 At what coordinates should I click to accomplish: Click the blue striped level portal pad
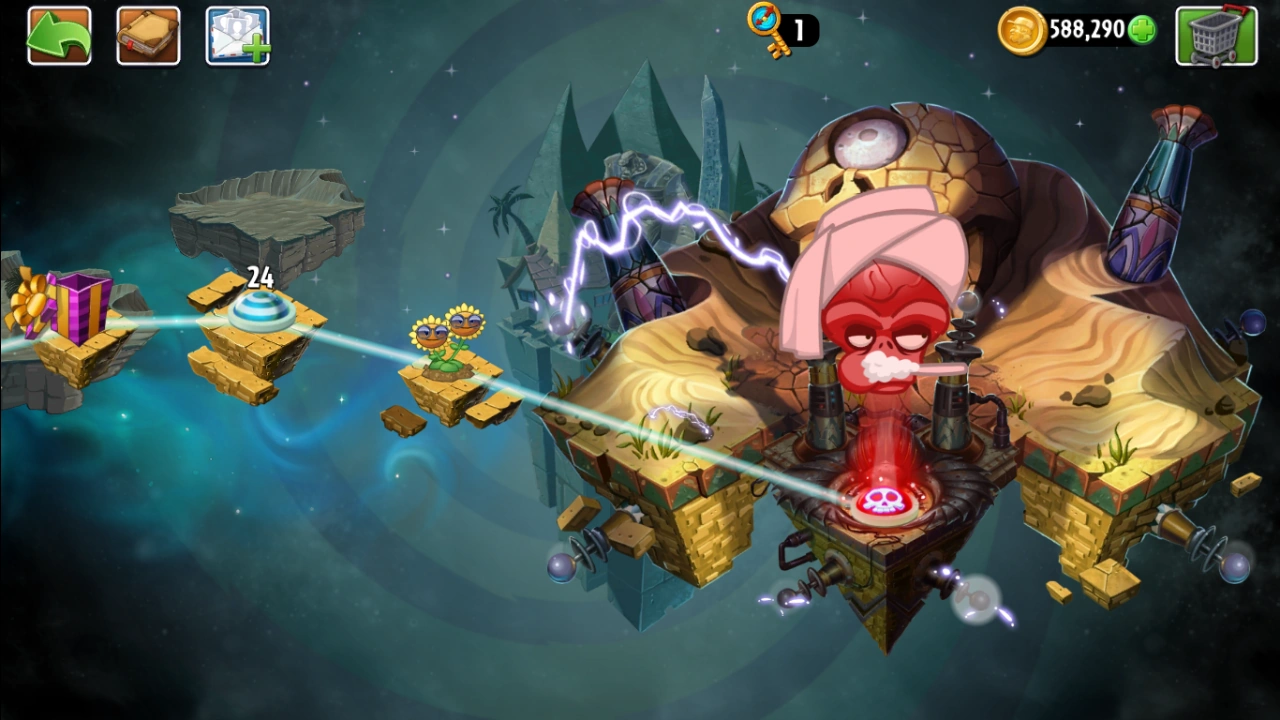[262, 313]
